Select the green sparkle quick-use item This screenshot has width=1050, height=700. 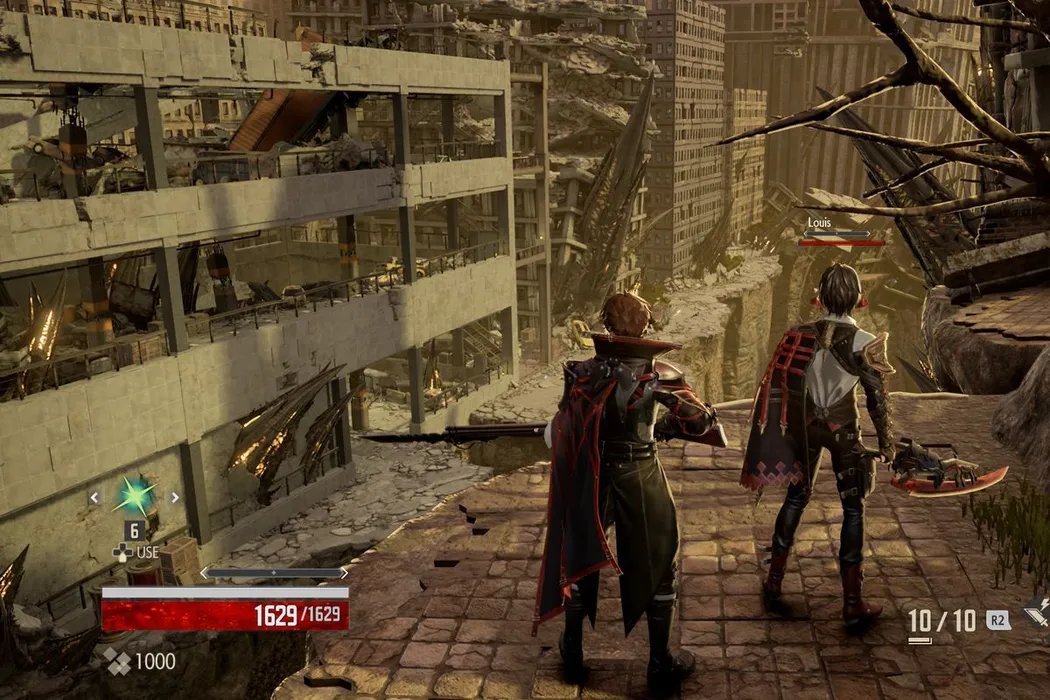[x=135, y=496]
